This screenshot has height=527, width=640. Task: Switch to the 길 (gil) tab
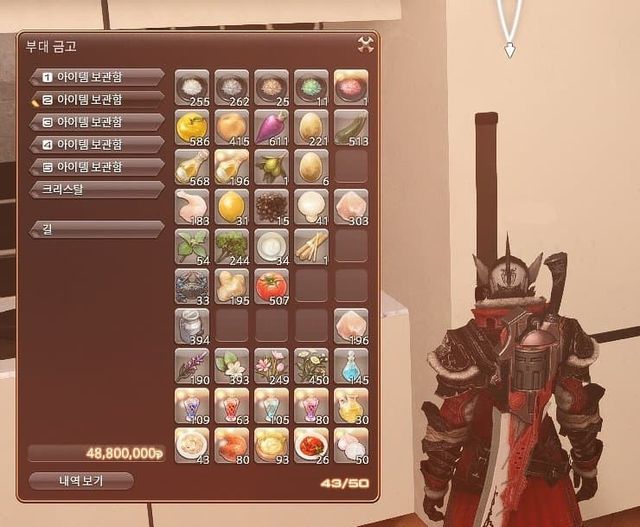(97, 229)
